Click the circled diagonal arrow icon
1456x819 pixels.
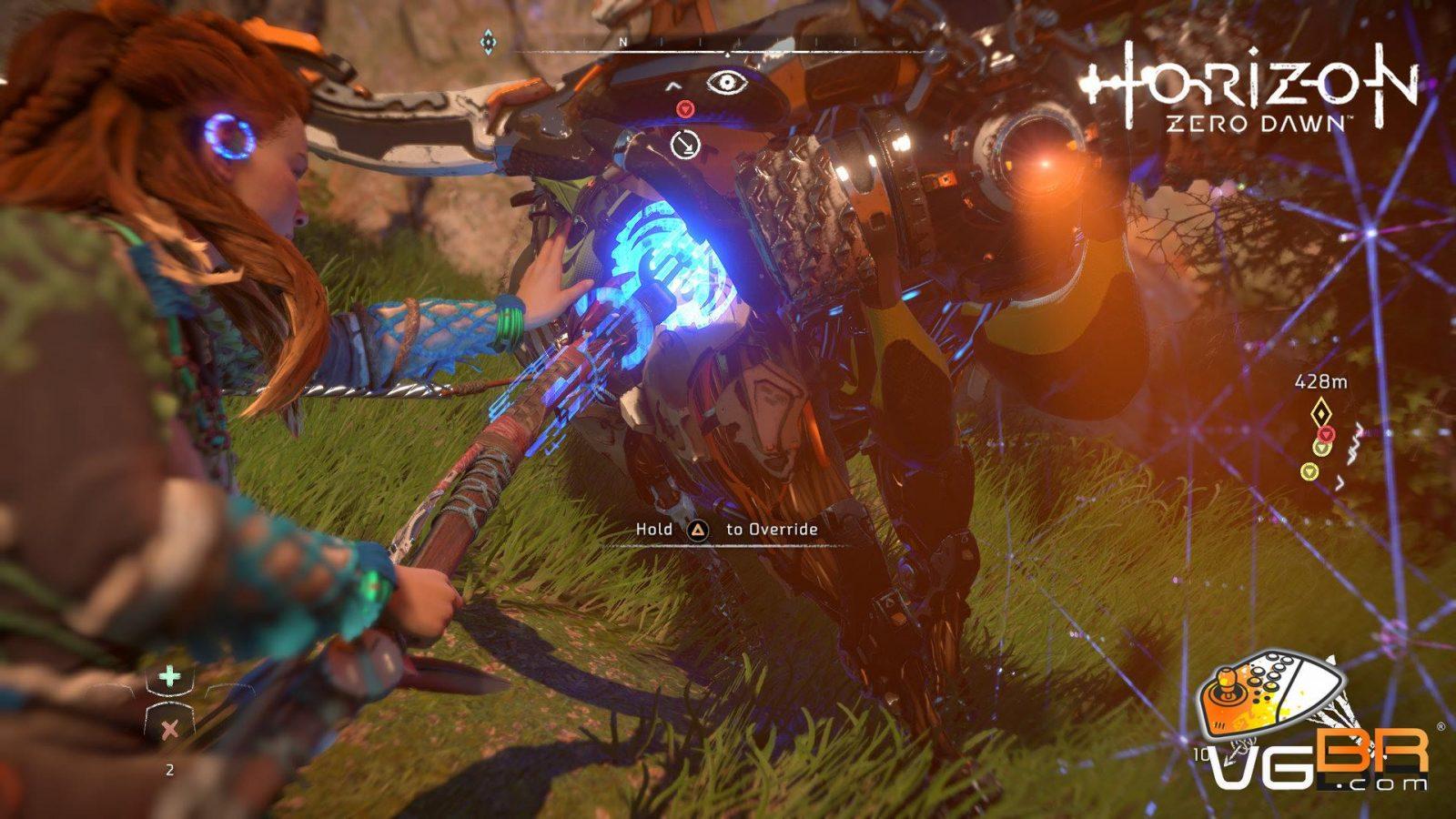(684, 144)
